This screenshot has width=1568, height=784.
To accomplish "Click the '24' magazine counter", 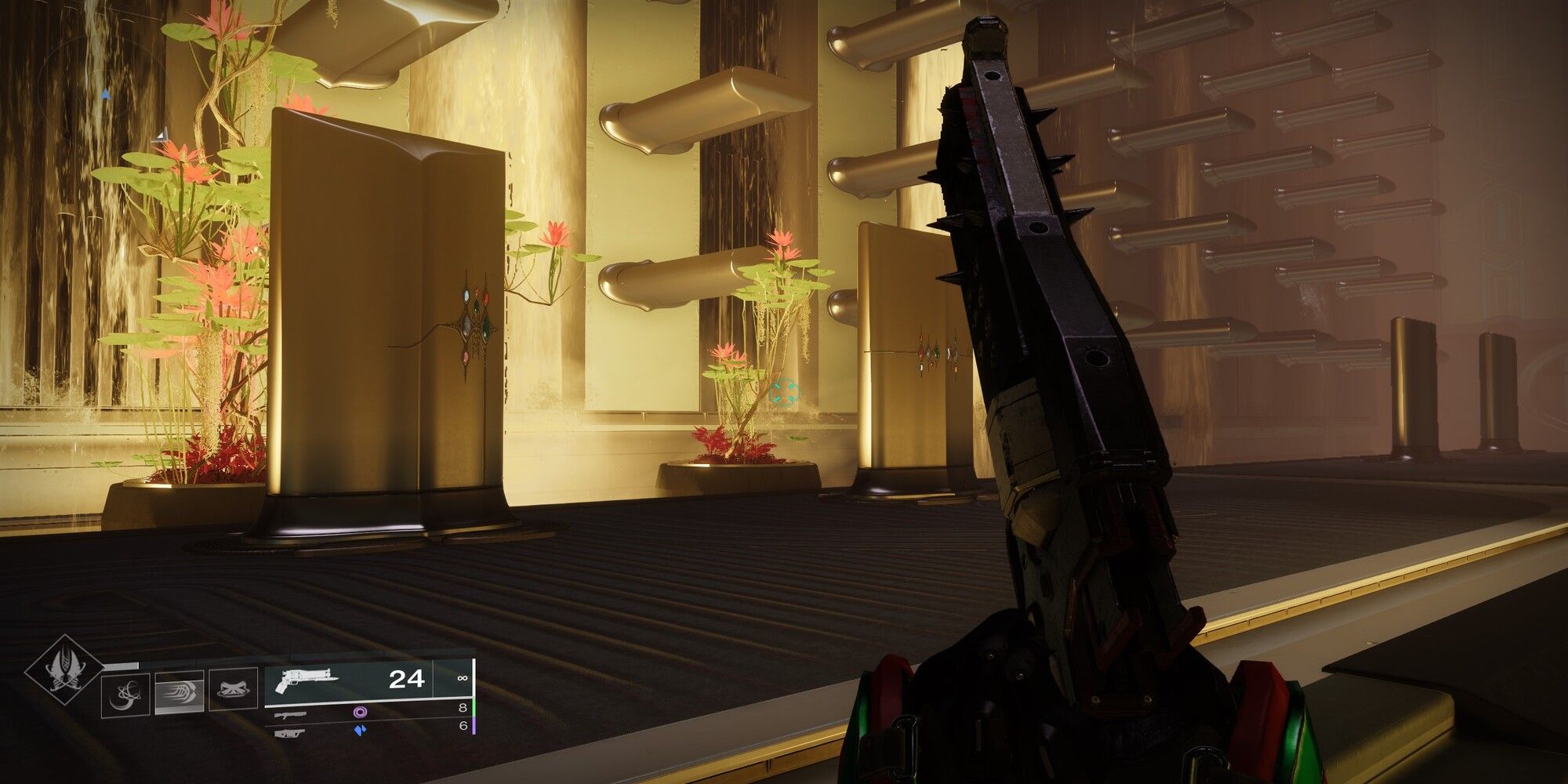I will 408,681.
